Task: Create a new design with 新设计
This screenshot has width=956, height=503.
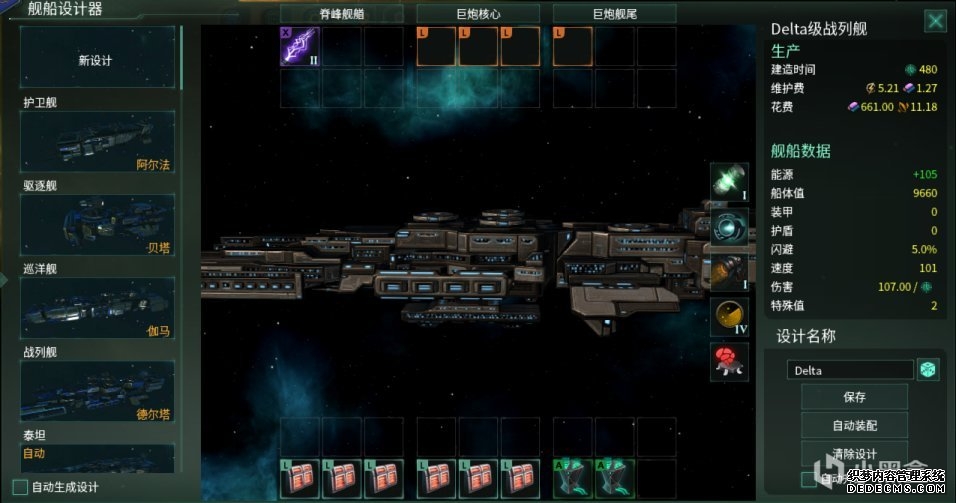Action: (96, 60)
